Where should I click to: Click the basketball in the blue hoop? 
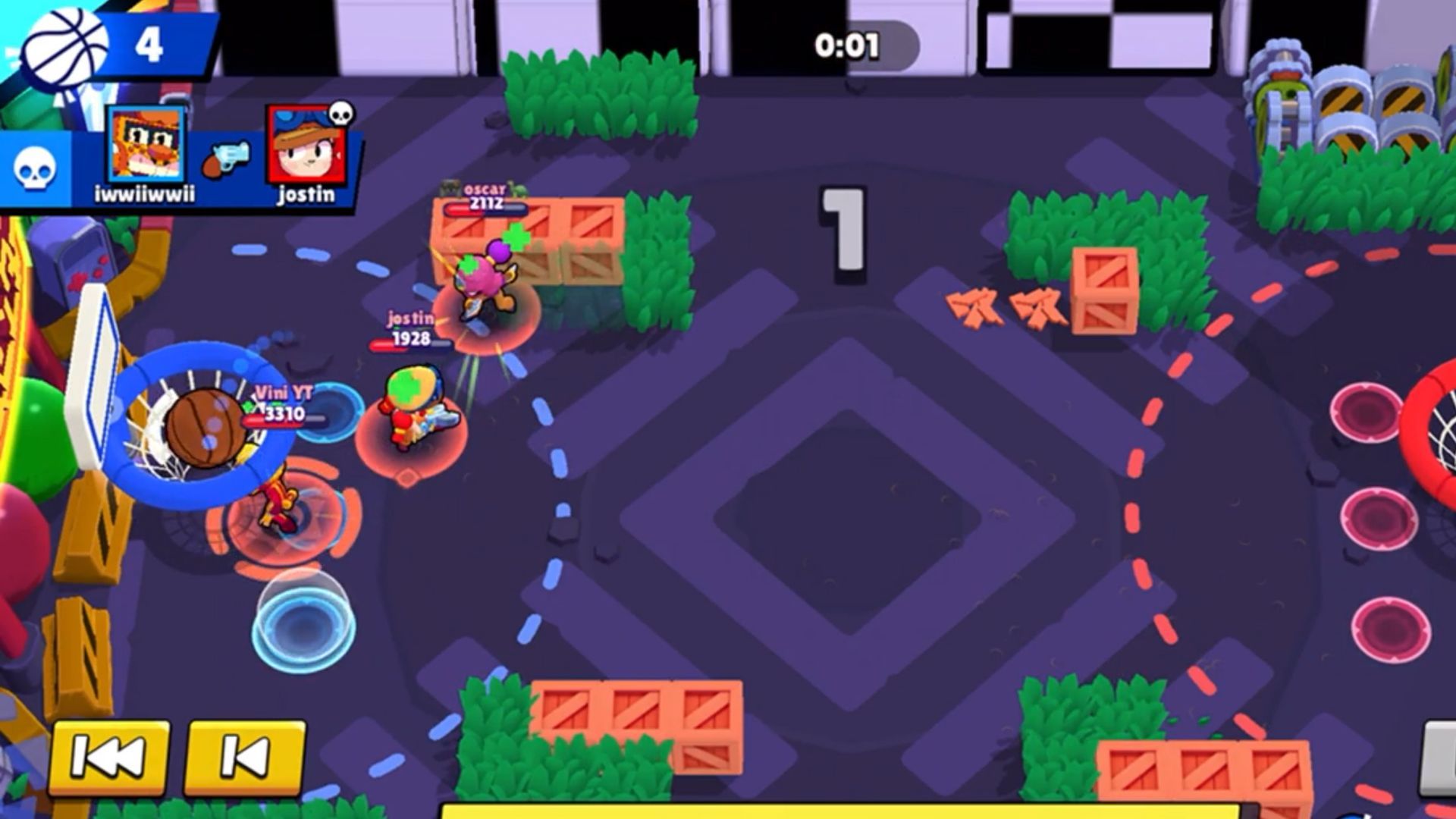(206, 425)
